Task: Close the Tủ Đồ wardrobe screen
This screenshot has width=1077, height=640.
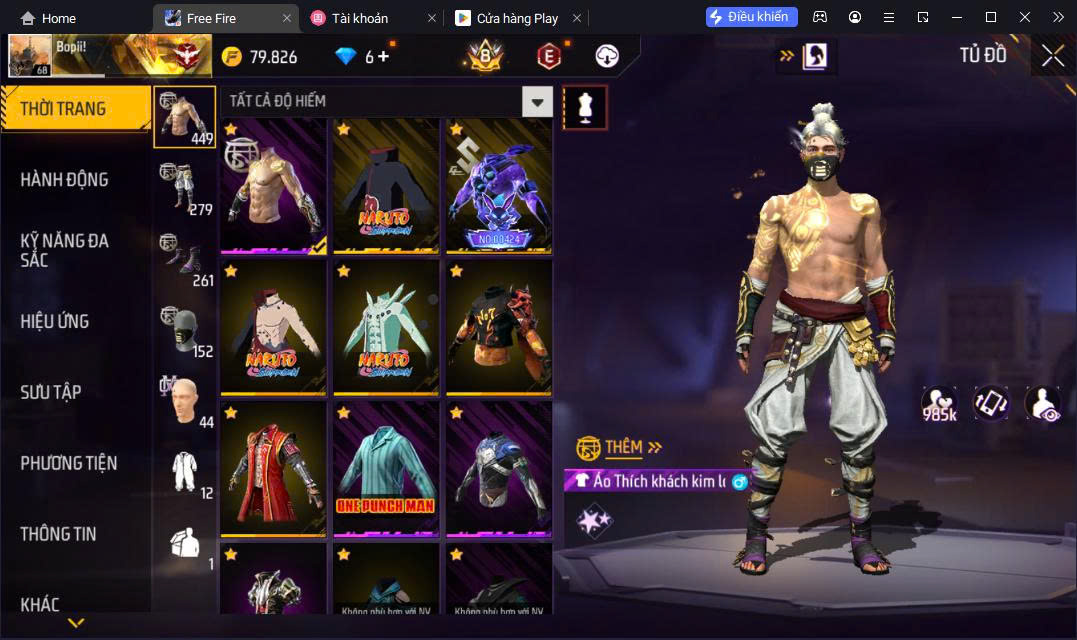Action: click(x=1052, y=56)
